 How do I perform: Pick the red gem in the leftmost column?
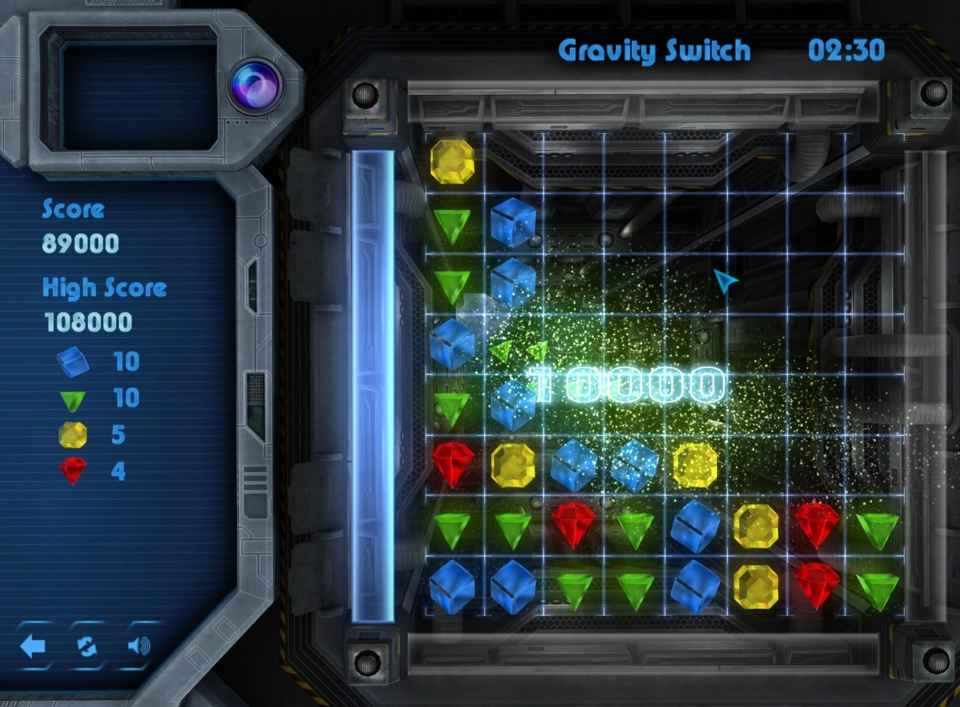click(x=452, y=464)
